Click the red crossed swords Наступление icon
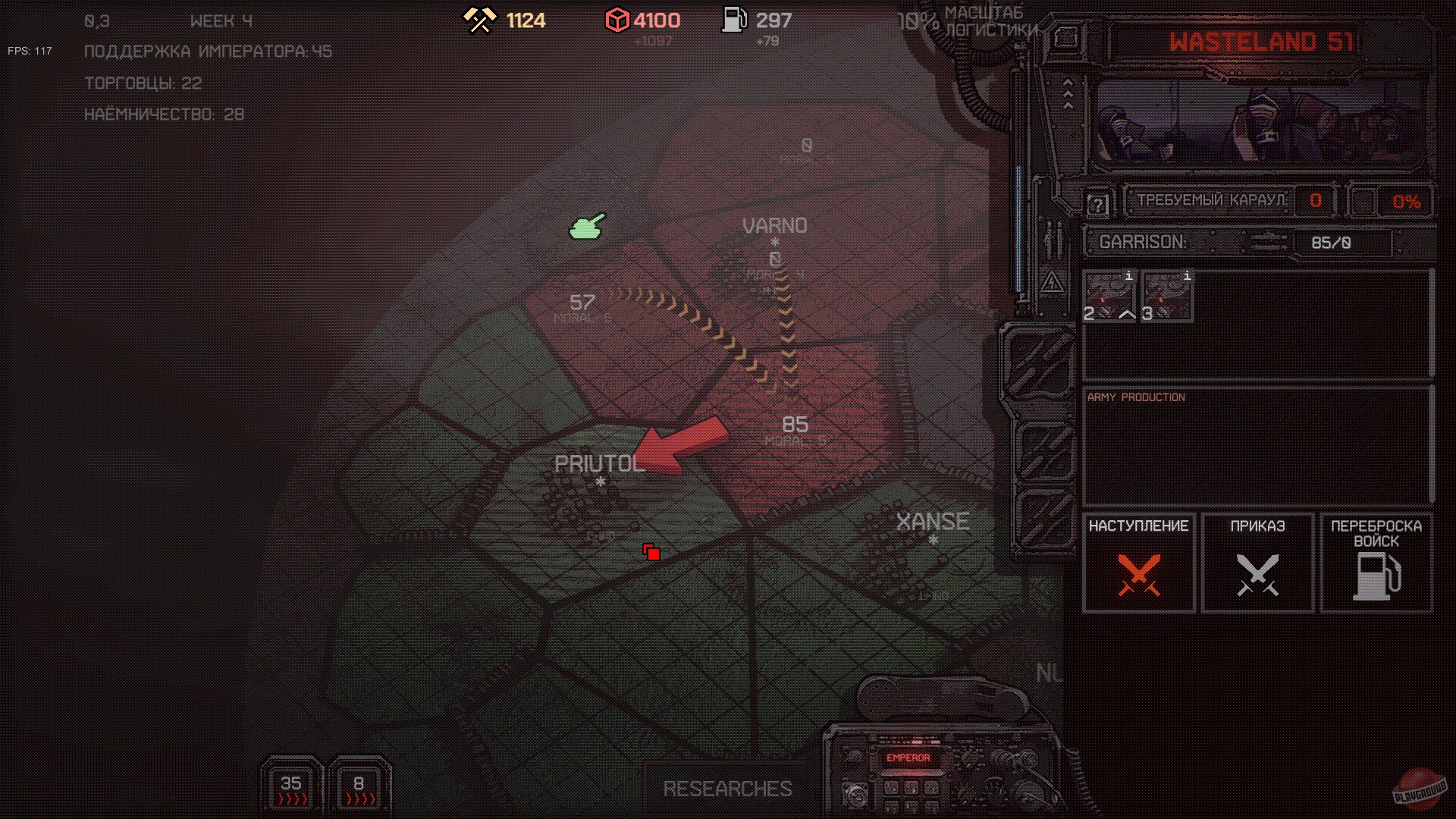This screenshot has height=819, width=1456. [1140, 576]
